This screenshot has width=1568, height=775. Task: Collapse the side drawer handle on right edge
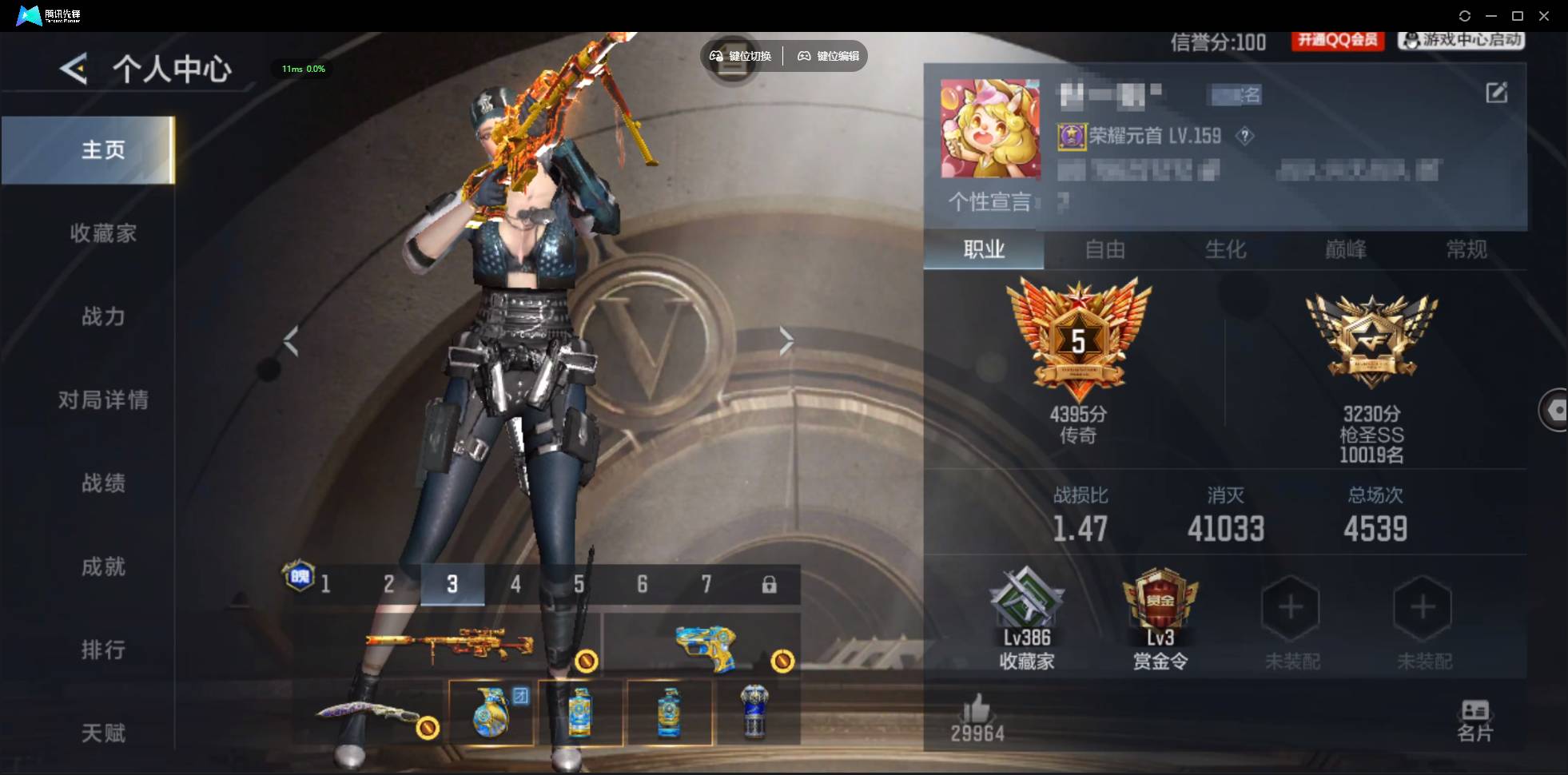[x=1557, y=409]
